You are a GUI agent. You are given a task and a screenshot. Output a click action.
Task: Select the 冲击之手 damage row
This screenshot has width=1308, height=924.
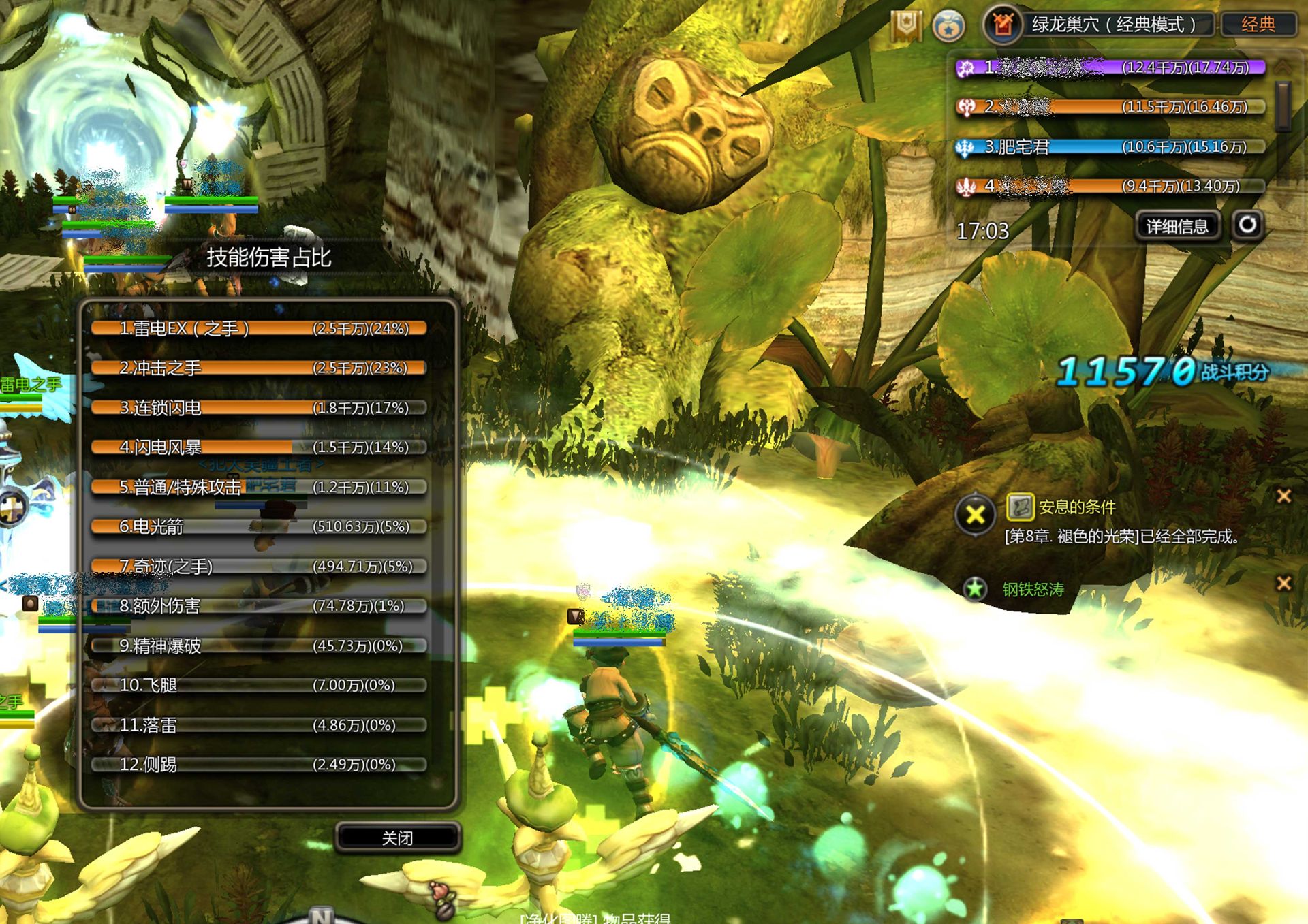click(259, 368)
